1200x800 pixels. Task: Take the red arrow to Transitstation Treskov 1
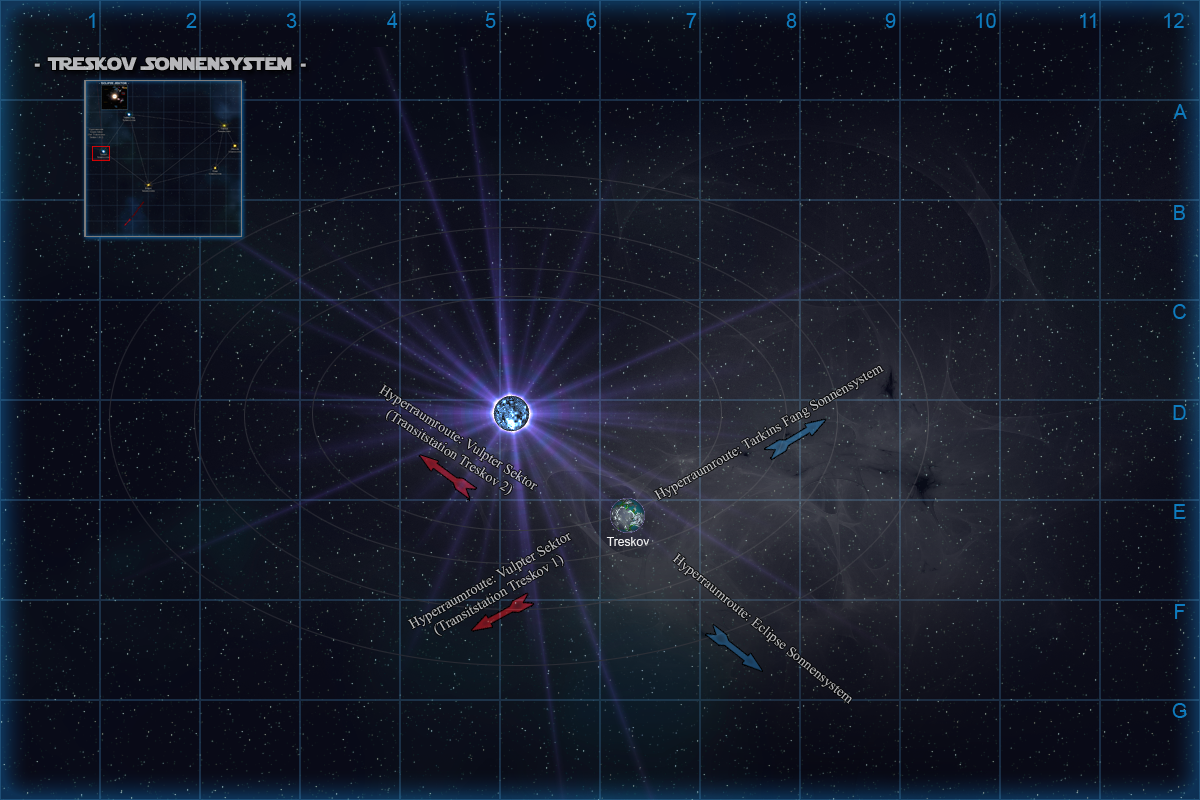(501, 614)
